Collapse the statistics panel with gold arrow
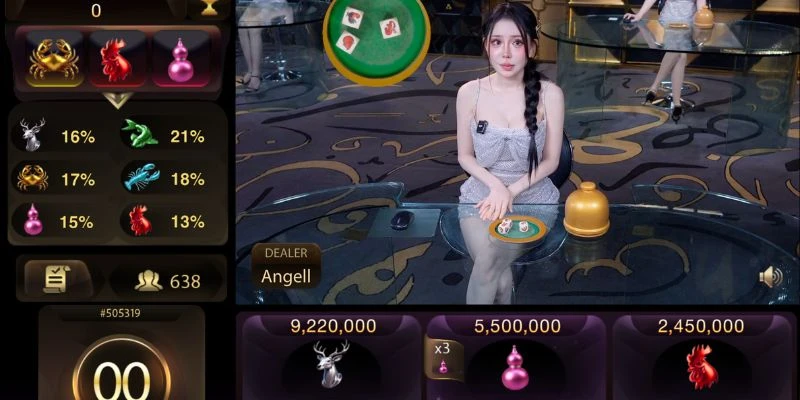The height and width of the screenshot is (400, 800). coord(118,100)
